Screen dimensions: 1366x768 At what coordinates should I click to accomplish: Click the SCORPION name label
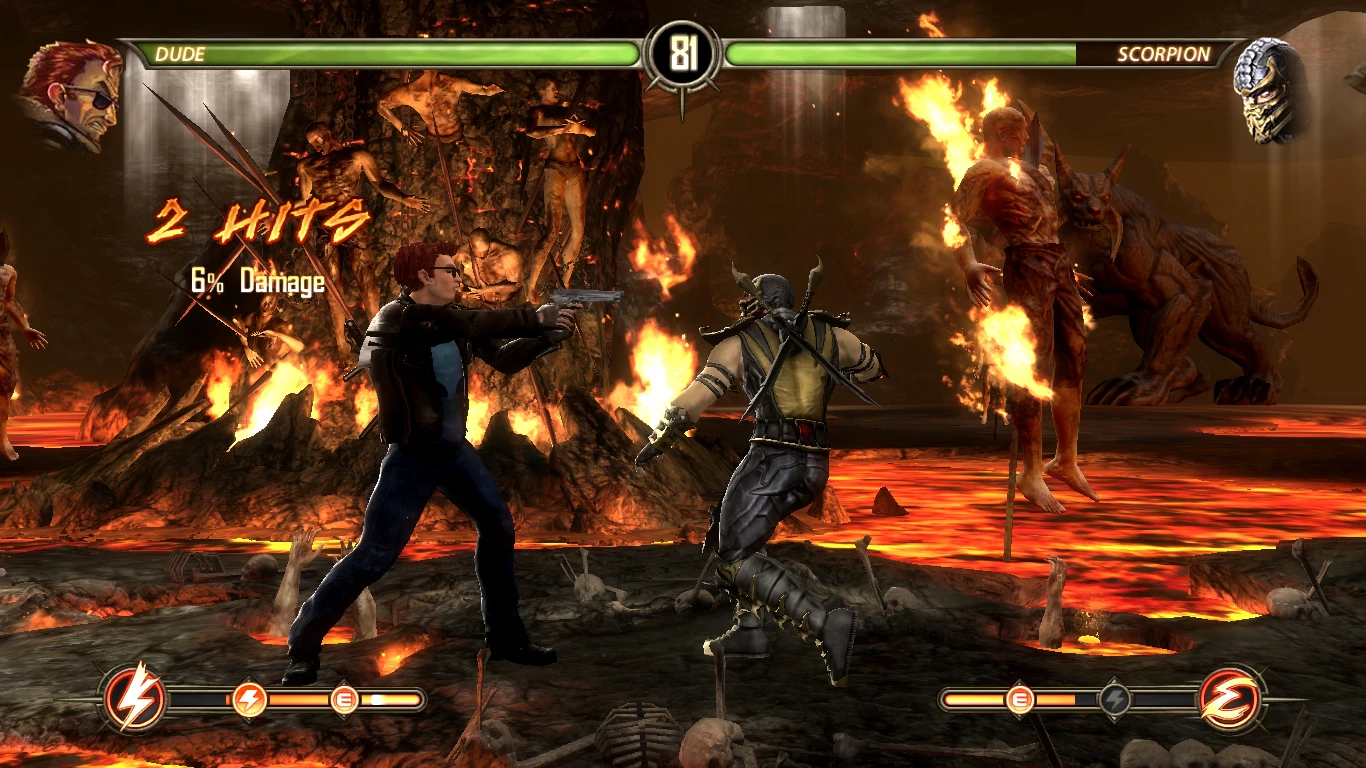point(1166,53)
